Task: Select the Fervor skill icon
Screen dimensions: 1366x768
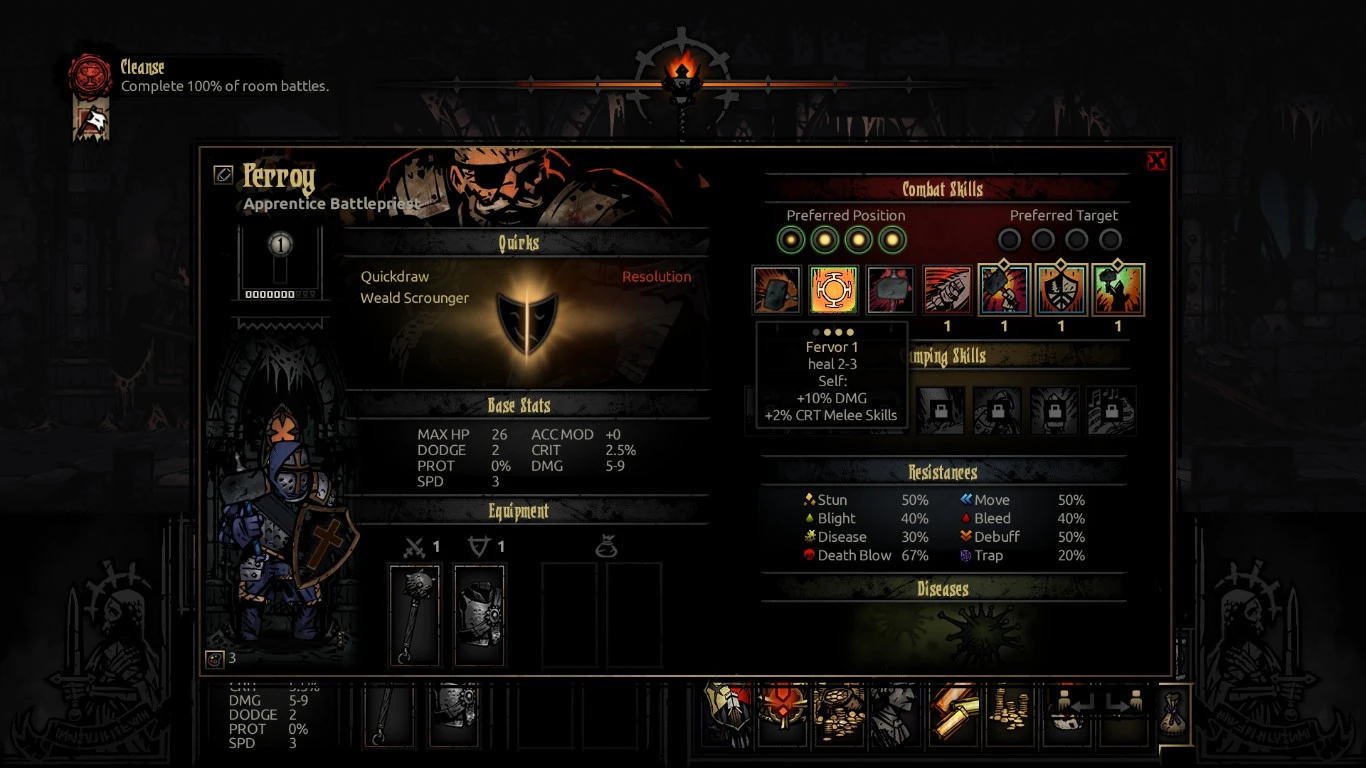Action: [833, 290]
